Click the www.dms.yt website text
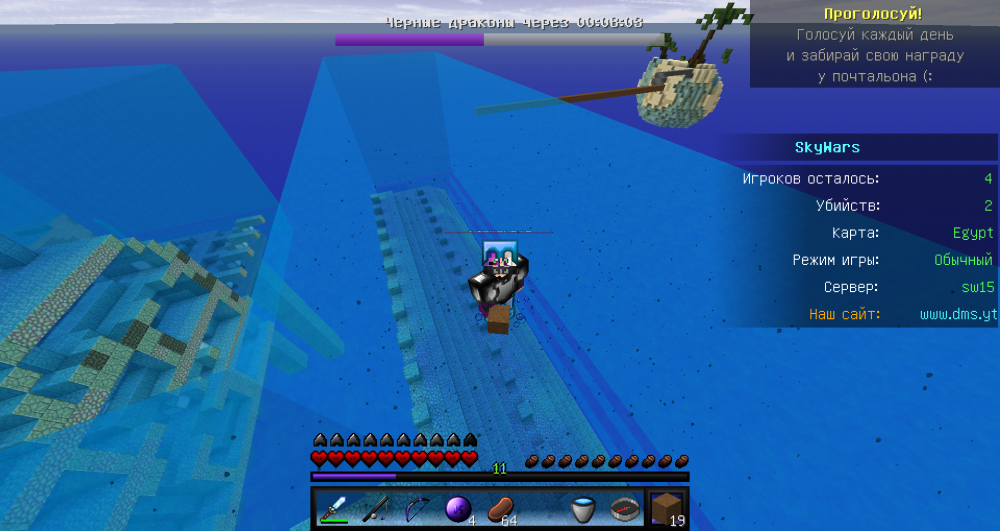The image size is (1000, 531). 958,314
